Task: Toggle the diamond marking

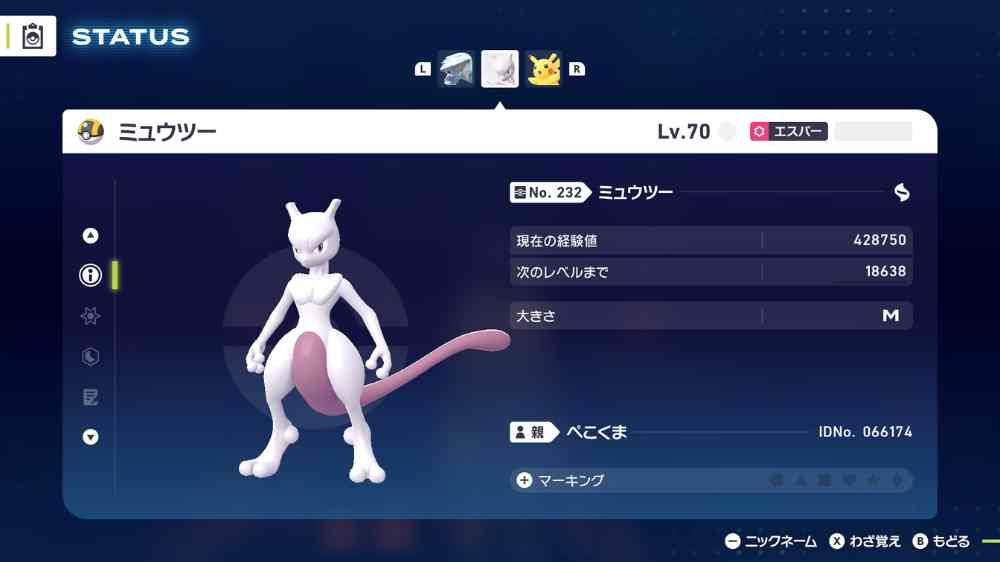Action: [896, 481]
